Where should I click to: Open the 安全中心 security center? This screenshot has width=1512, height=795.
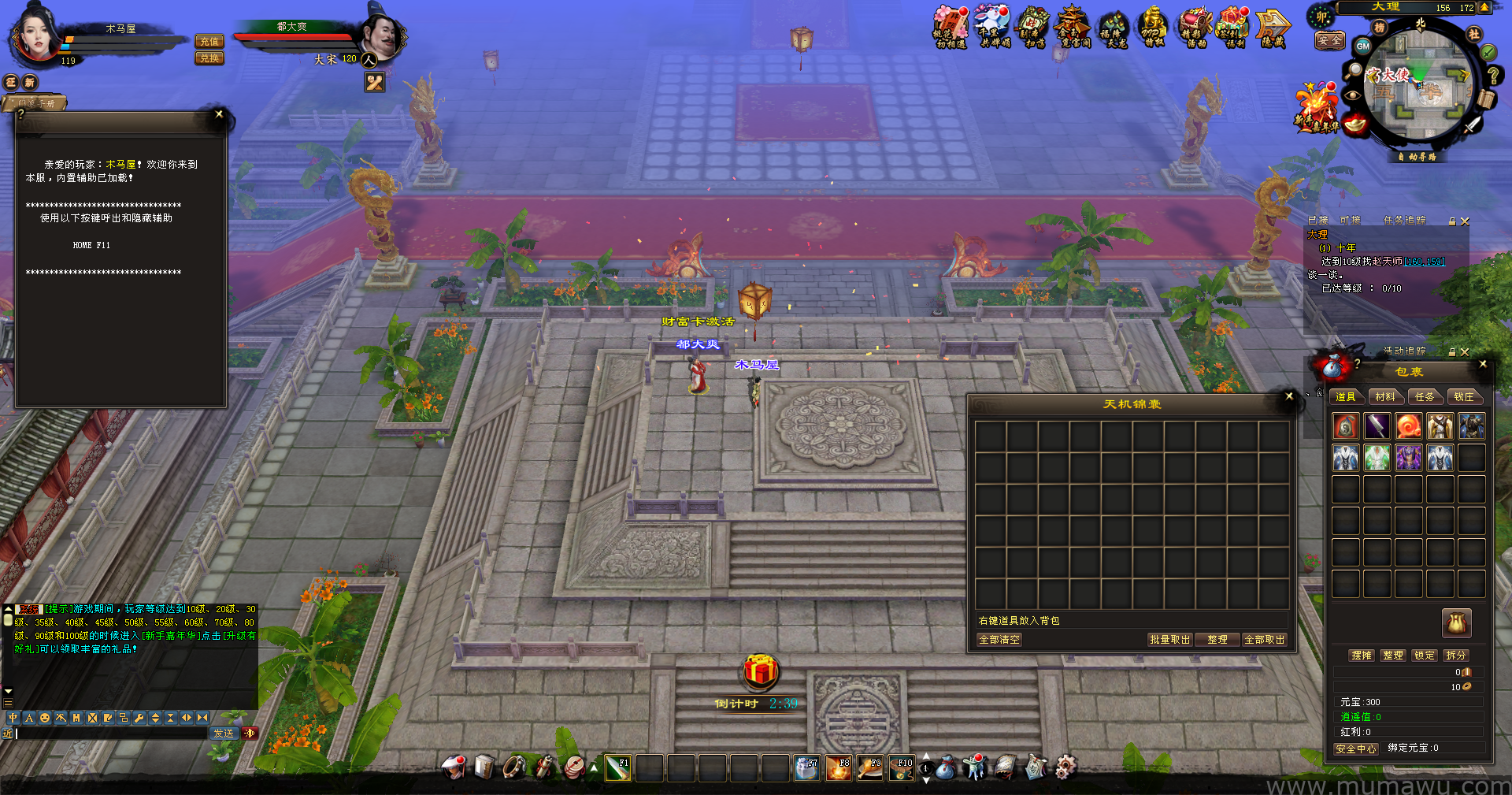click(x=1356, y=749)
